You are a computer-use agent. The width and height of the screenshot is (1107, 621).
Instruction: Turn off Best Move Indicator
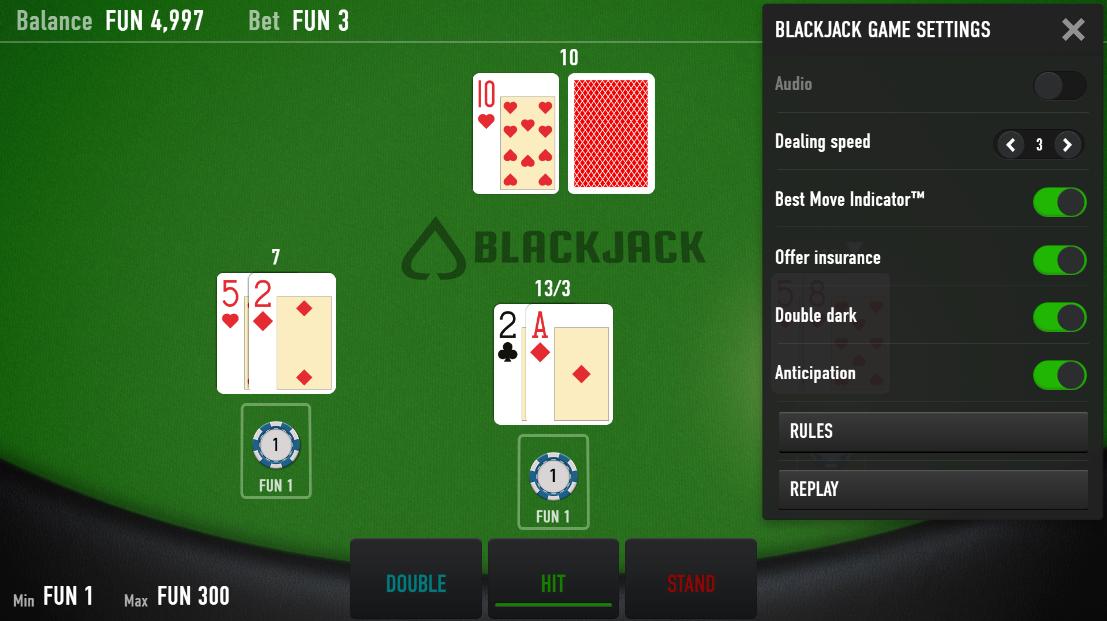[1059, 201]
